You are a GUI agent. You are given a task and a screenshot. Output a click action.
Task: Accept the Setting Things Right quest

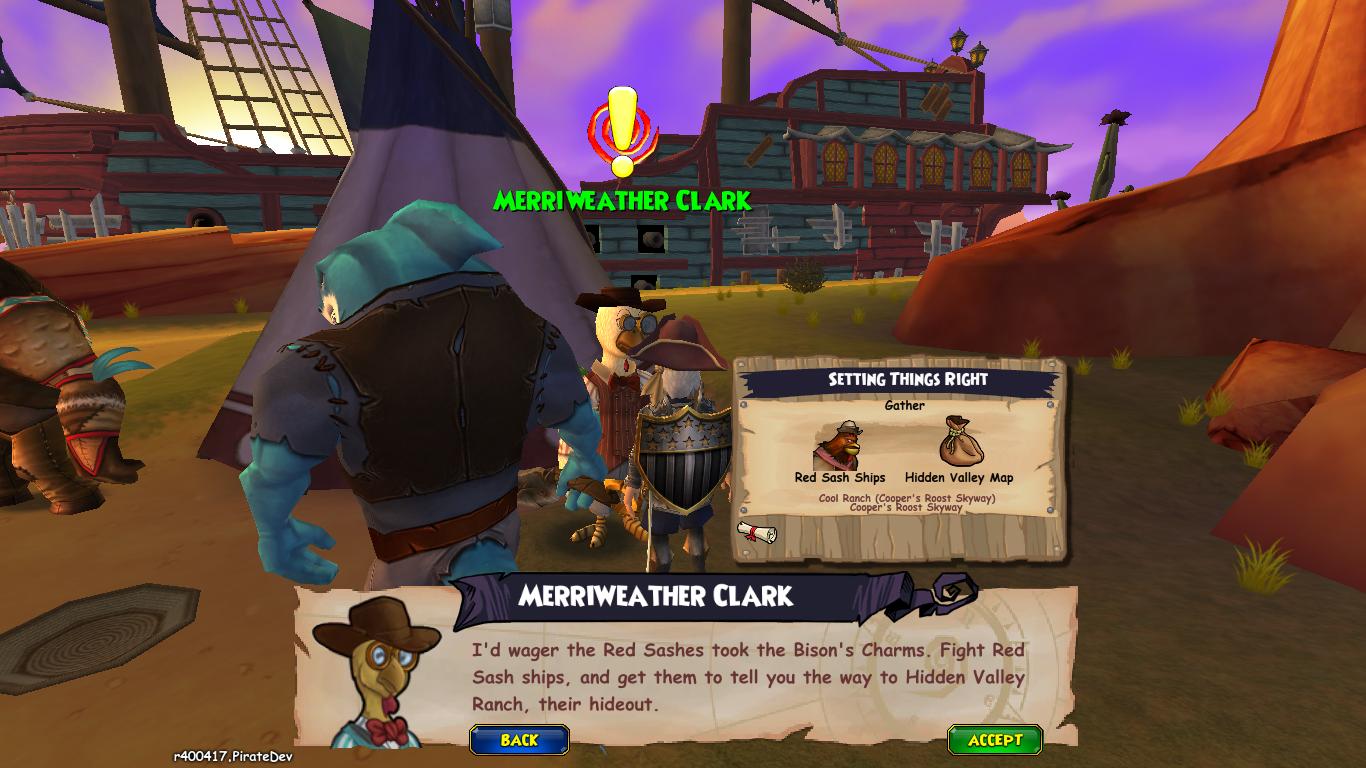coord(995,740)
